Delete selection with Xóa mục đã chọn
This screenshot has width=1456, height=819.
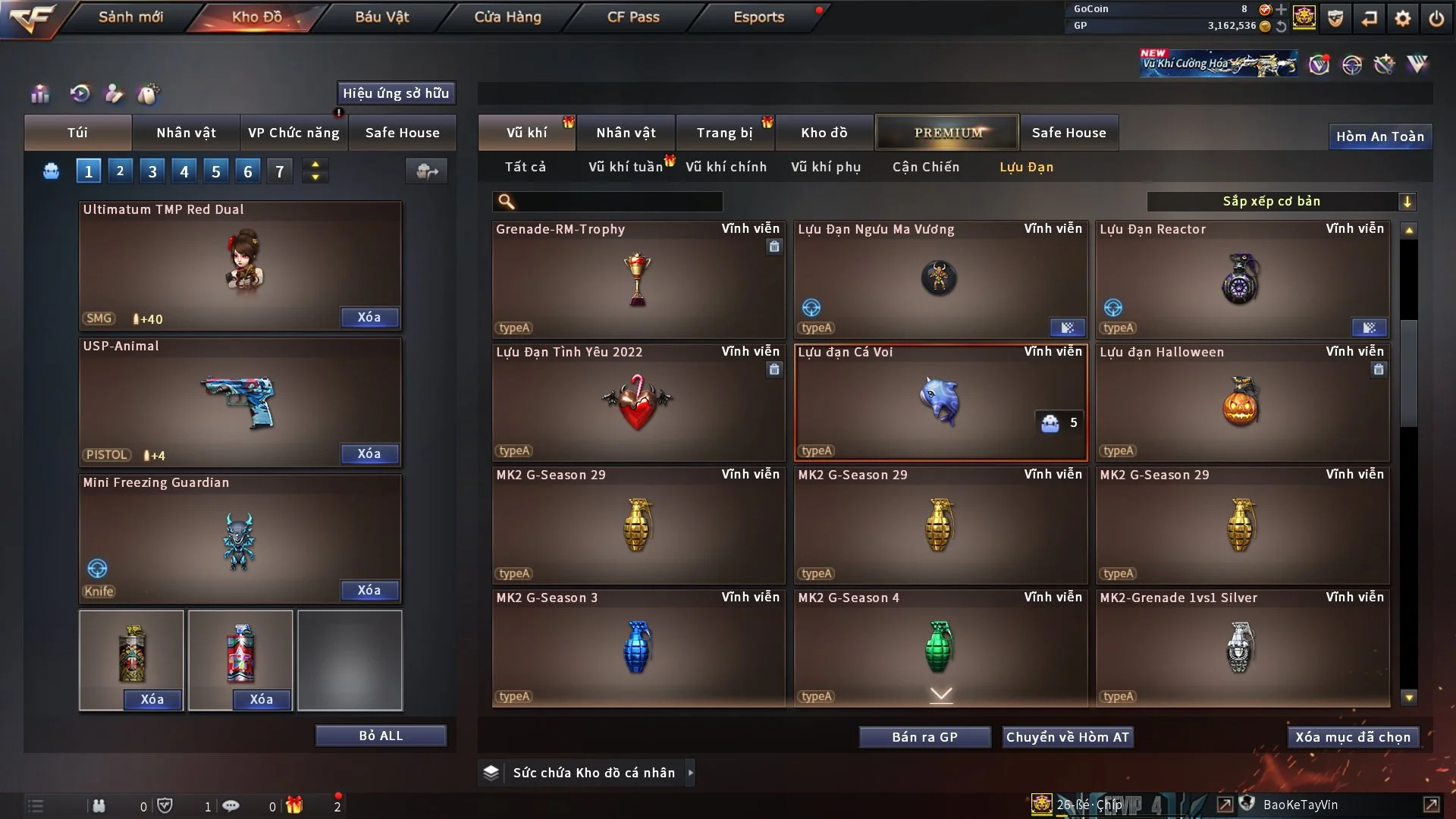pos(1352,737)
